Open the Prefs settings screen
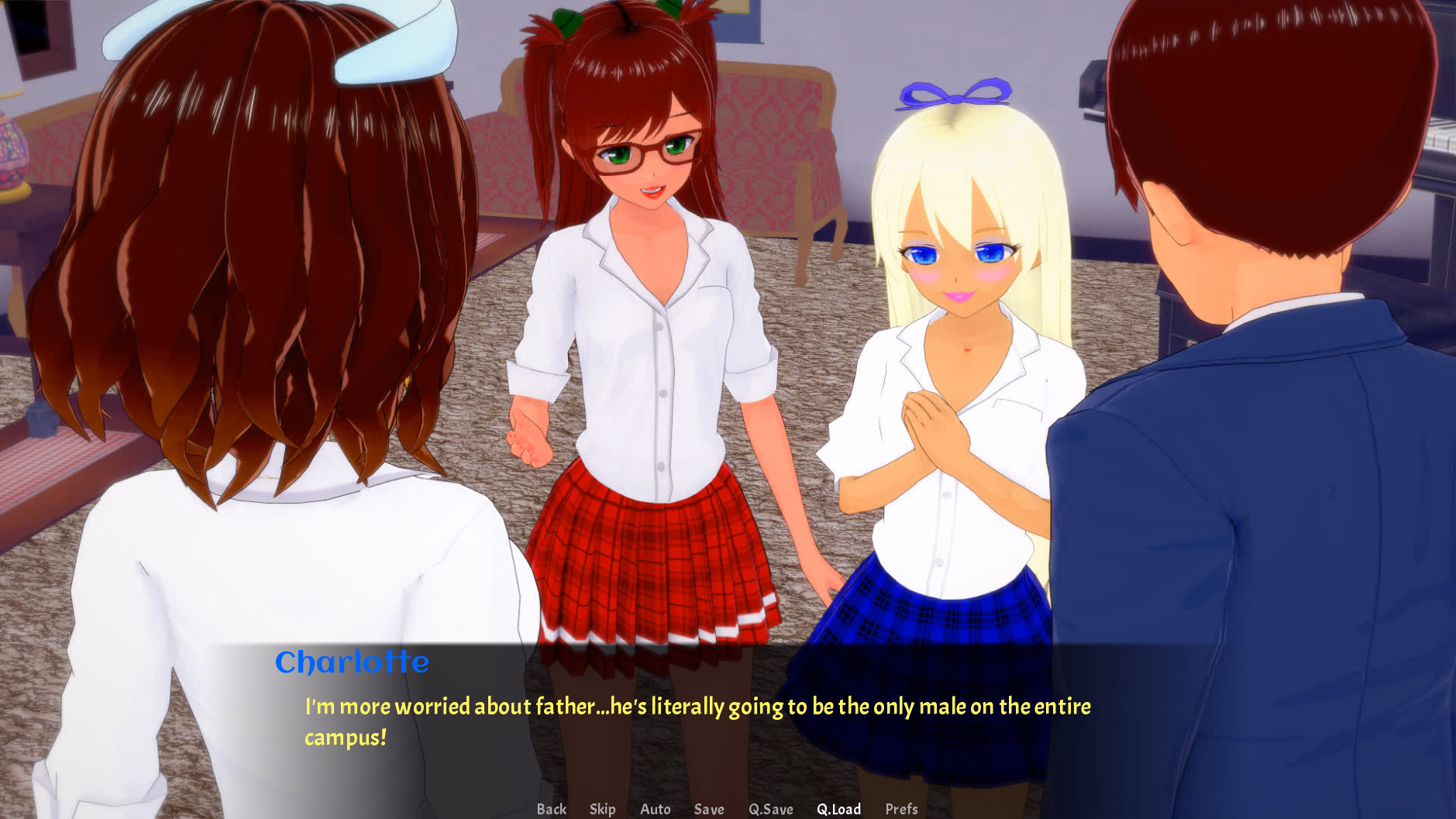The height and width of the screenshot is (819, 1456). click(901, 809)
